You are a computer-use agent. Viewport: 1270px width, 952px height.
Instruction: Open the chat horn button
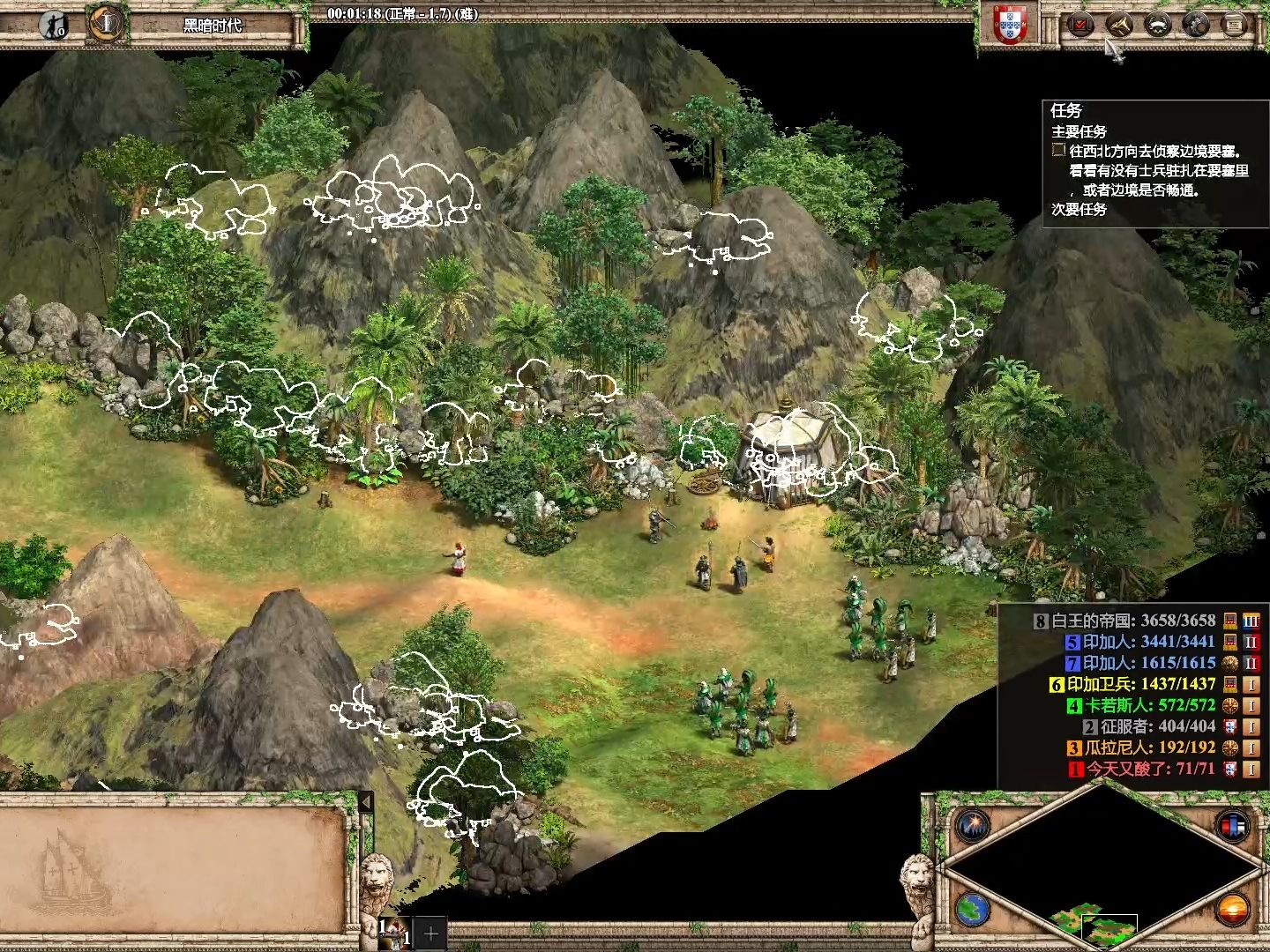point(1119,25)
